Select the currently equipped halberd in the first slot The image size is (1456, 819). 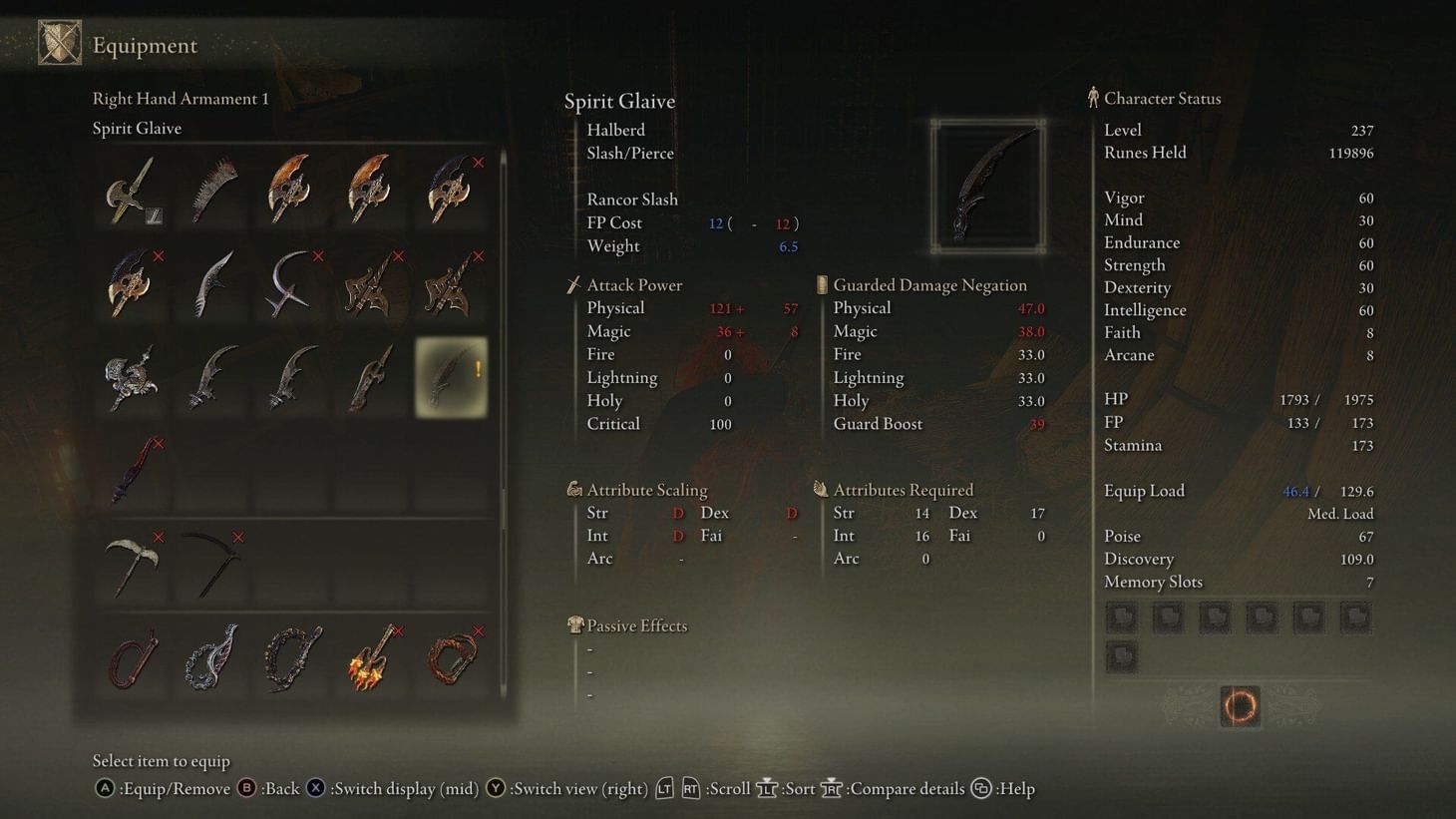pos(131,190)
